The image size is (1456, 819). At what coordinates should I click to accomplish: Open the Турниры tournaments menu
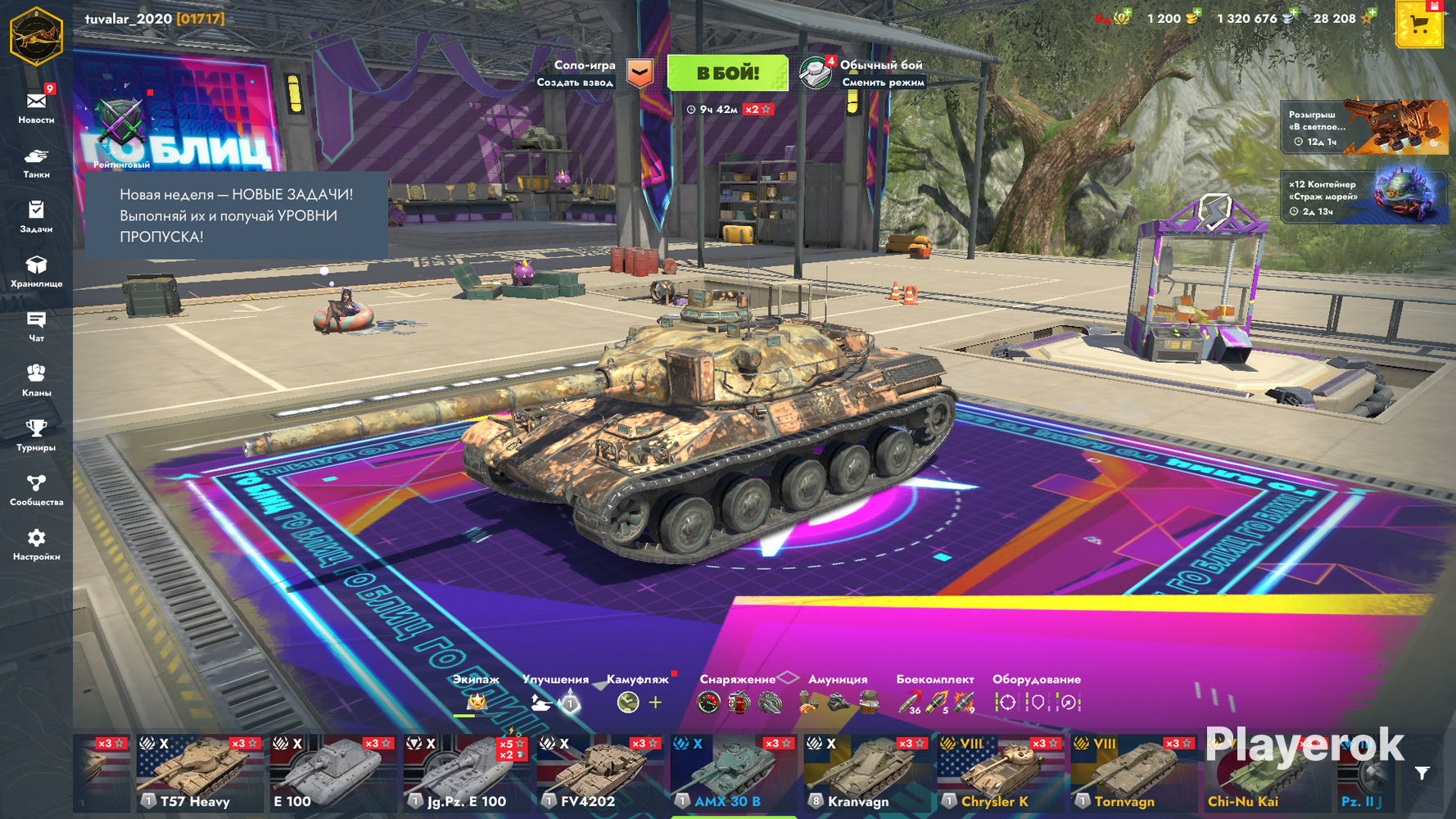coord(36,435)
